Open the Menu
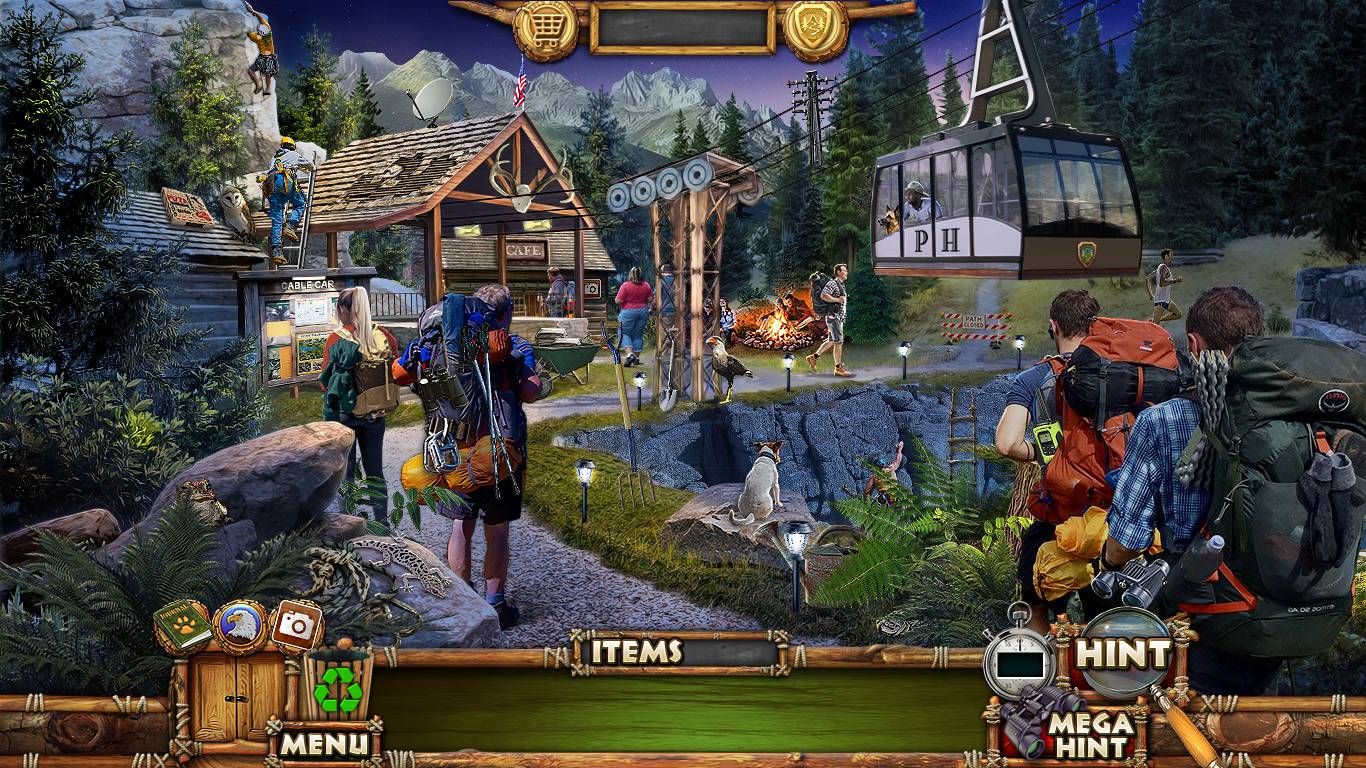This screenshot has height=768, width=1366. tap(324, 743)
